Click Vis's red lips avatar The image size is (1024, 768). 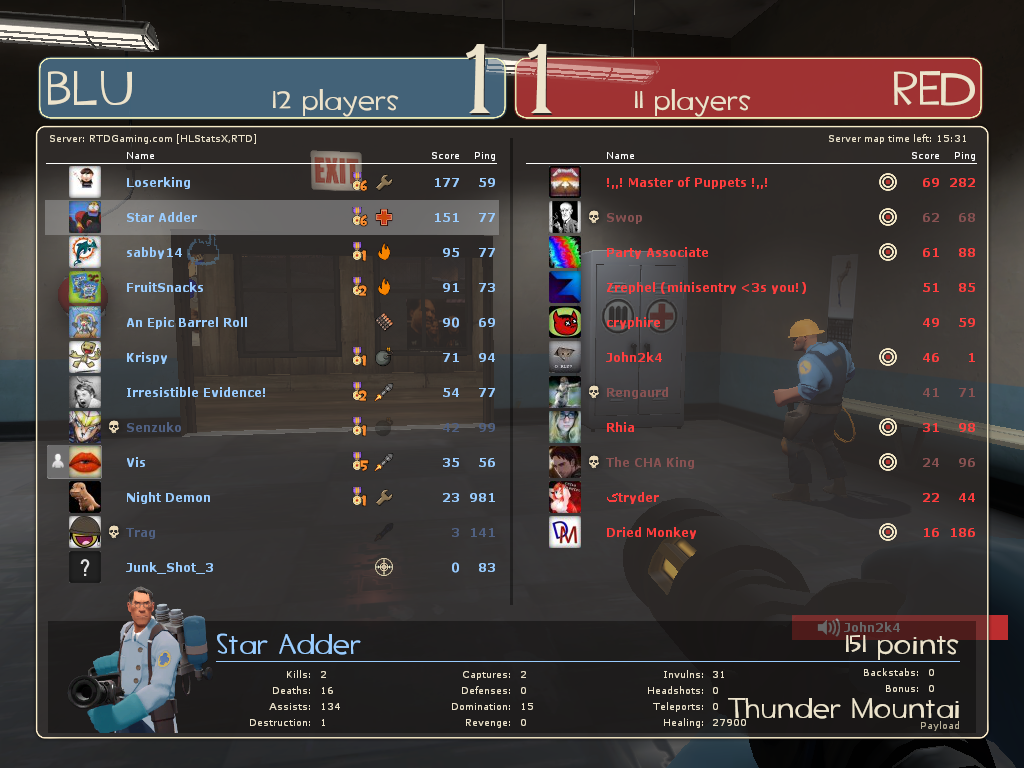85,462
